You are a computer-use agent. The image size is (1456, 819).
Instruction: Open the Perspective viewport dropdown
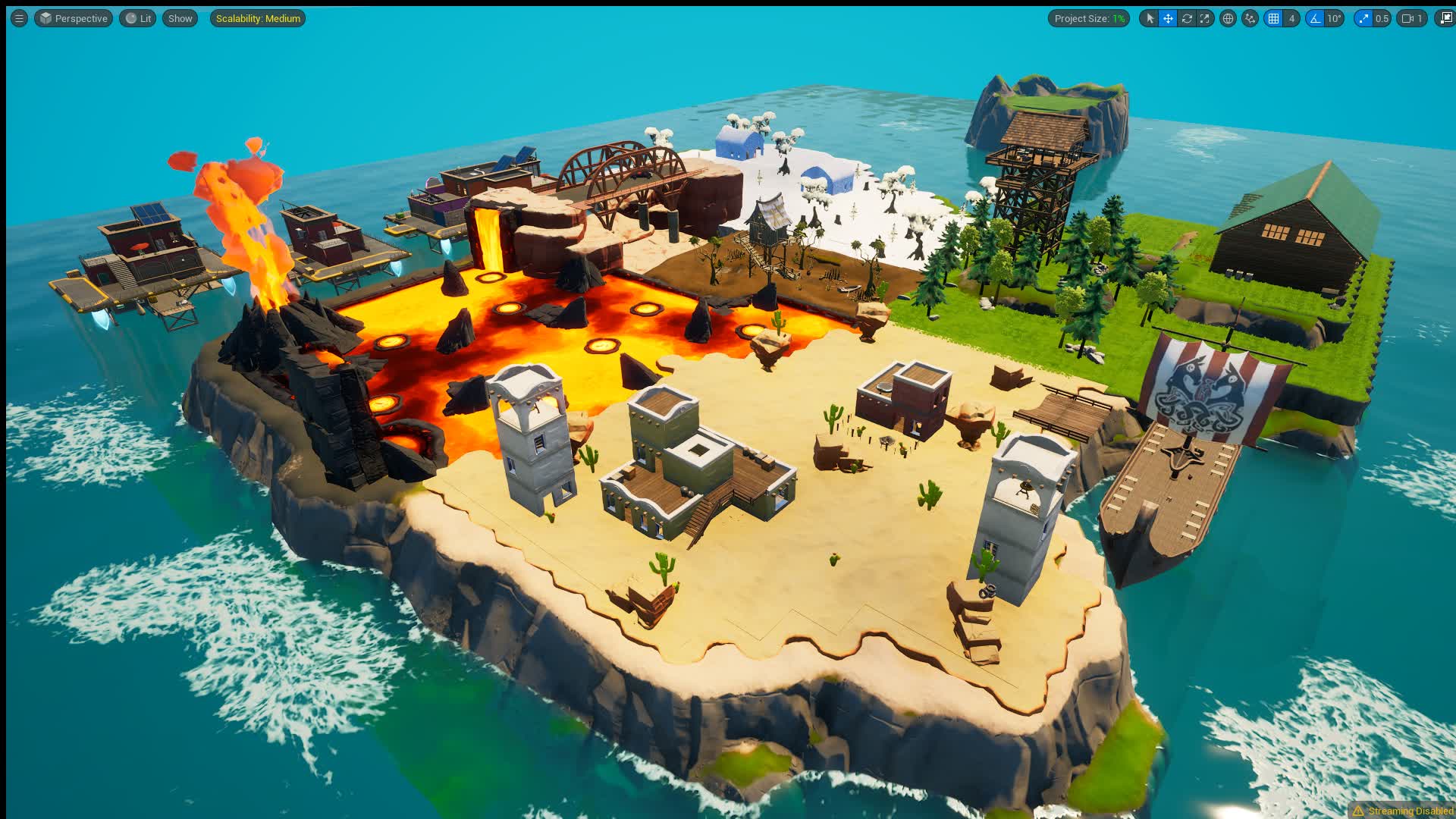coord(74,18)
